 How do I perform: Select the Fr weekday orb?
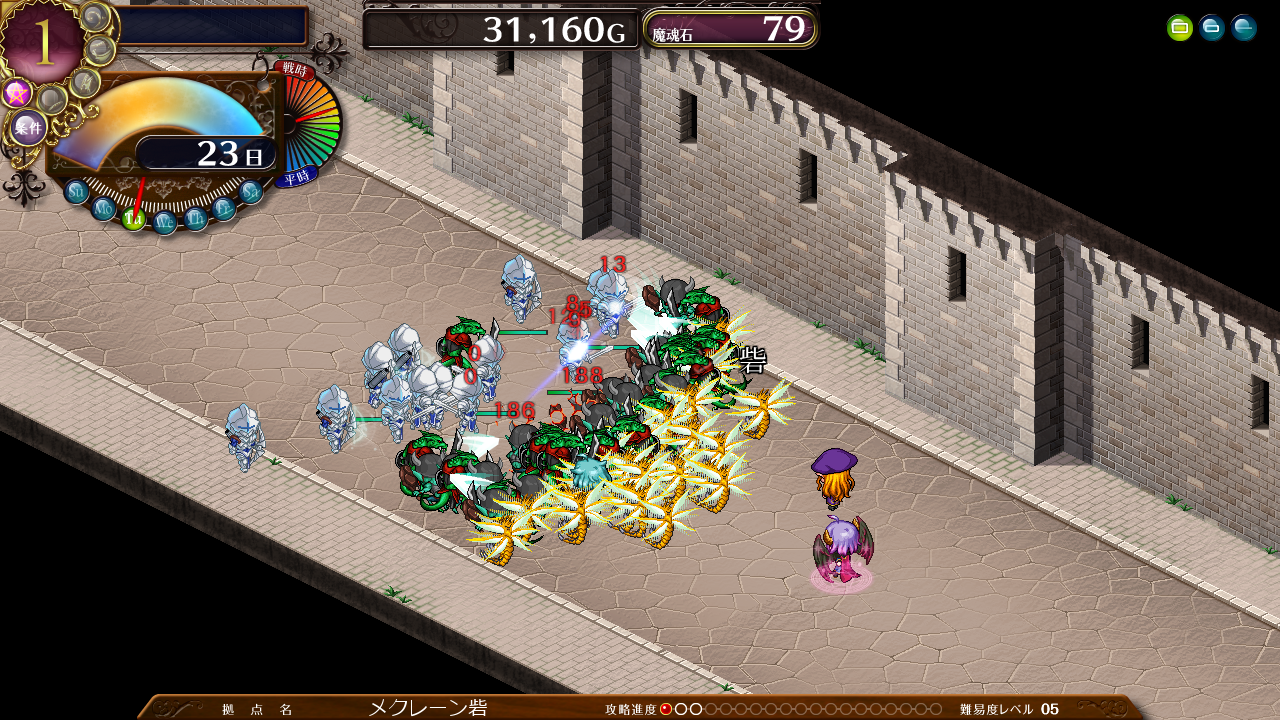[x=225, y=208]
